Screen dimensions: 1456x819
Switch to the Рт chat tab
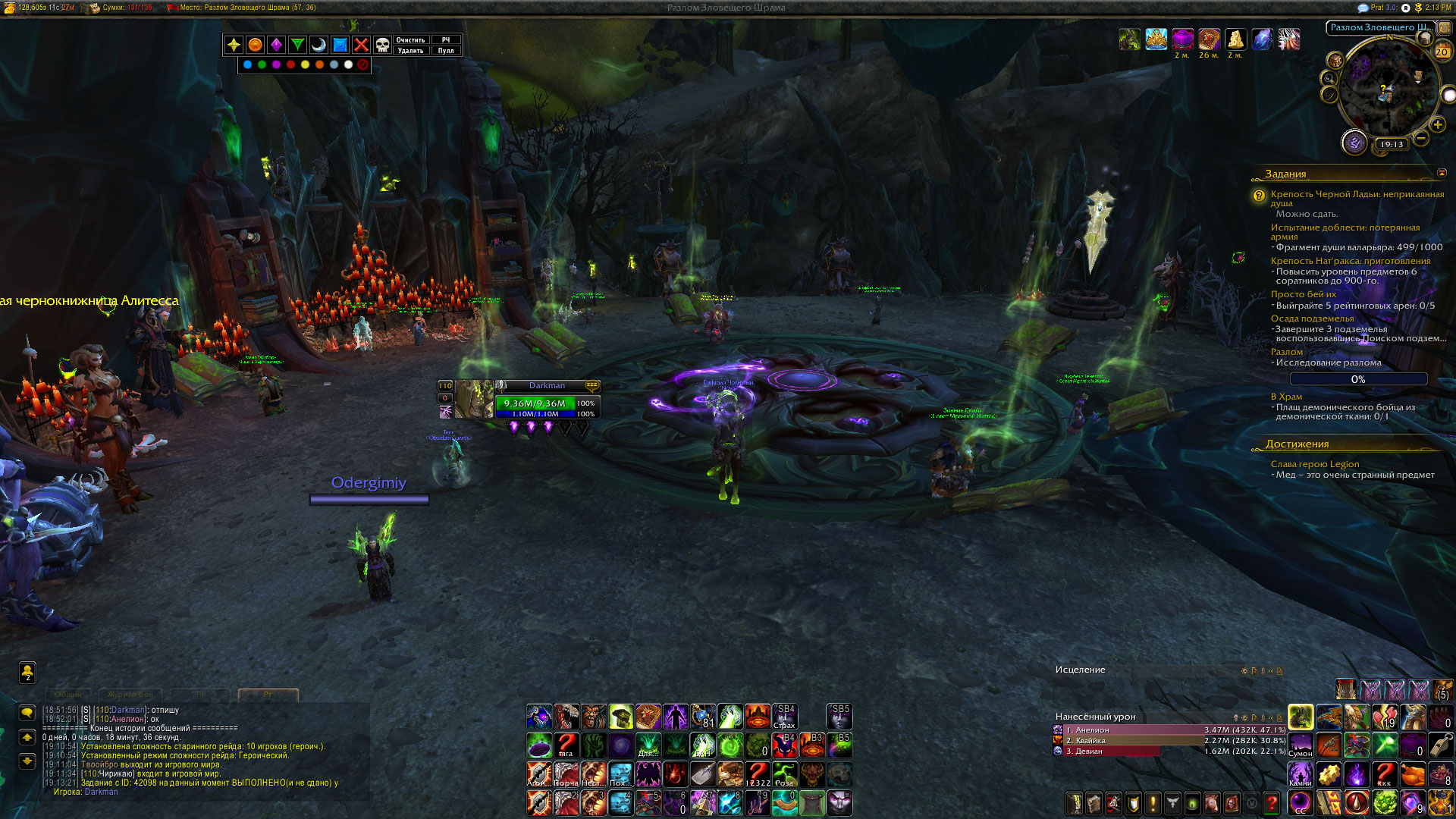tap(268, 695)
